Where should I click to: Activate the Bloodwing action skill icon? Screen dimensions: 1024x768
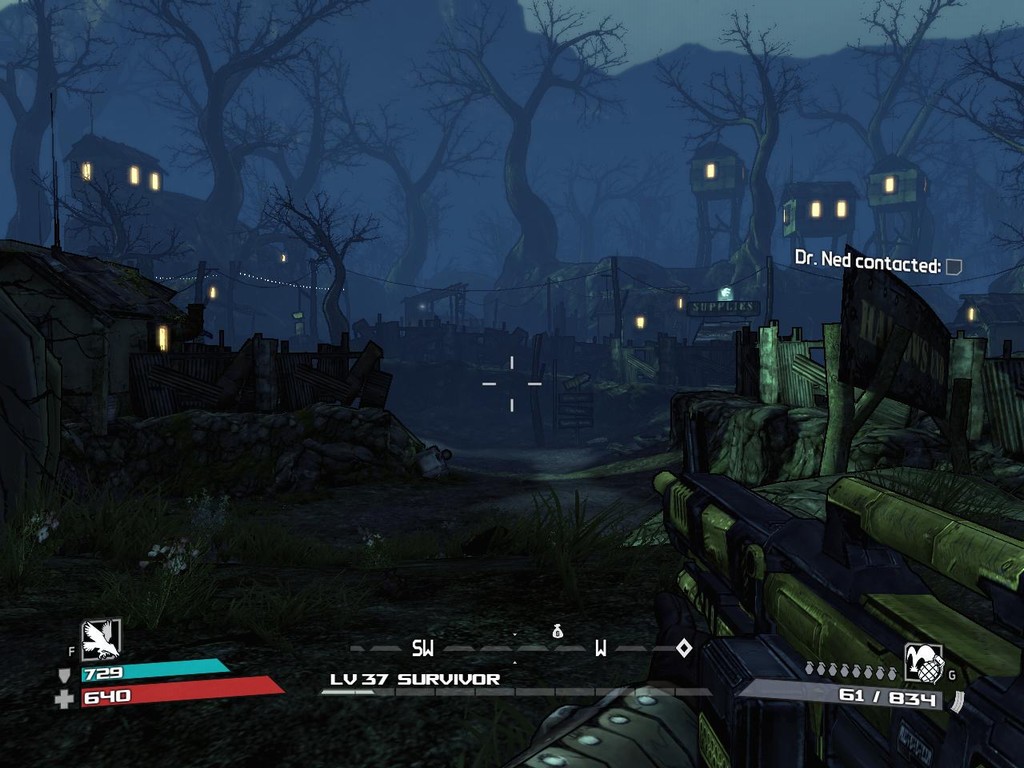click(x=101, y=639)
